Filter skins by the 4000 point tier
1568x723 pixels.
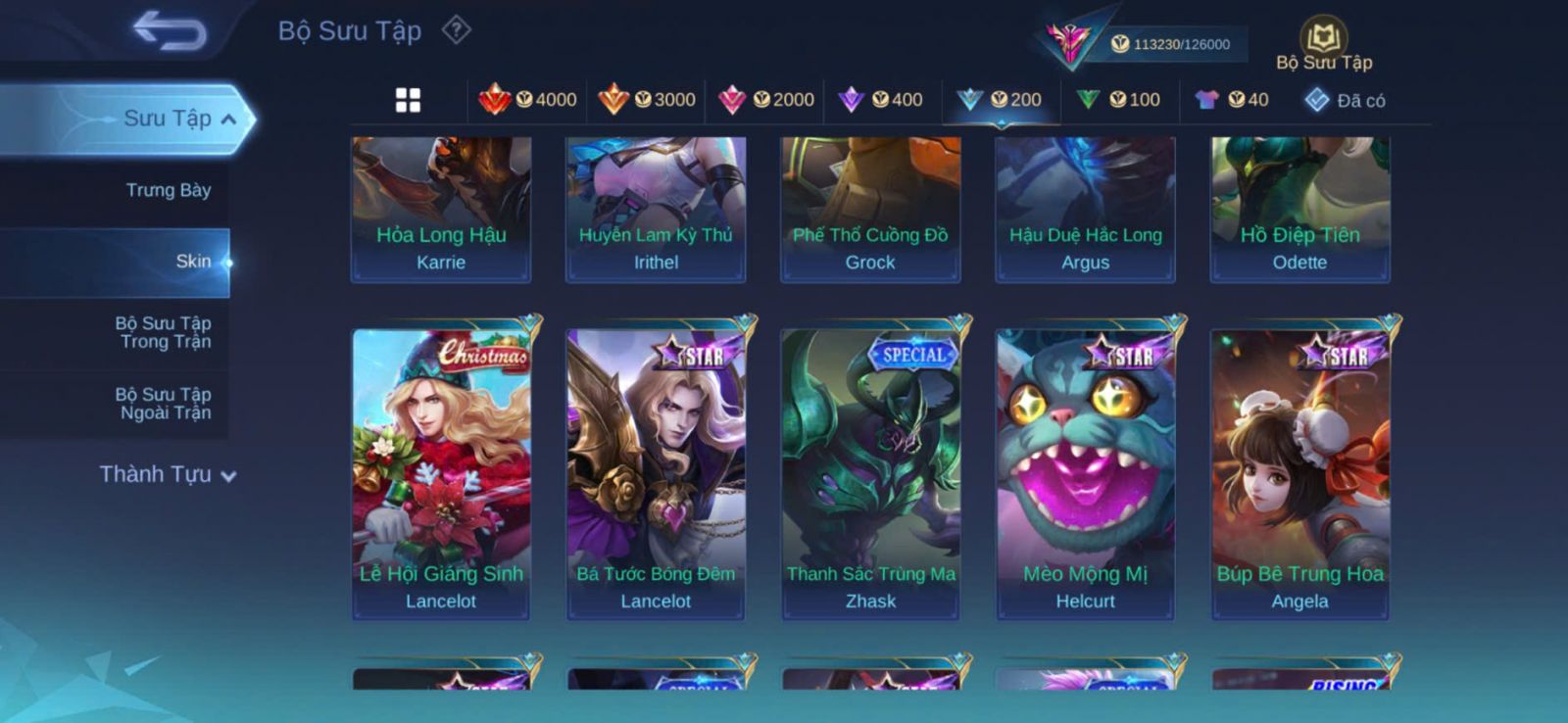tap(528, 100)
